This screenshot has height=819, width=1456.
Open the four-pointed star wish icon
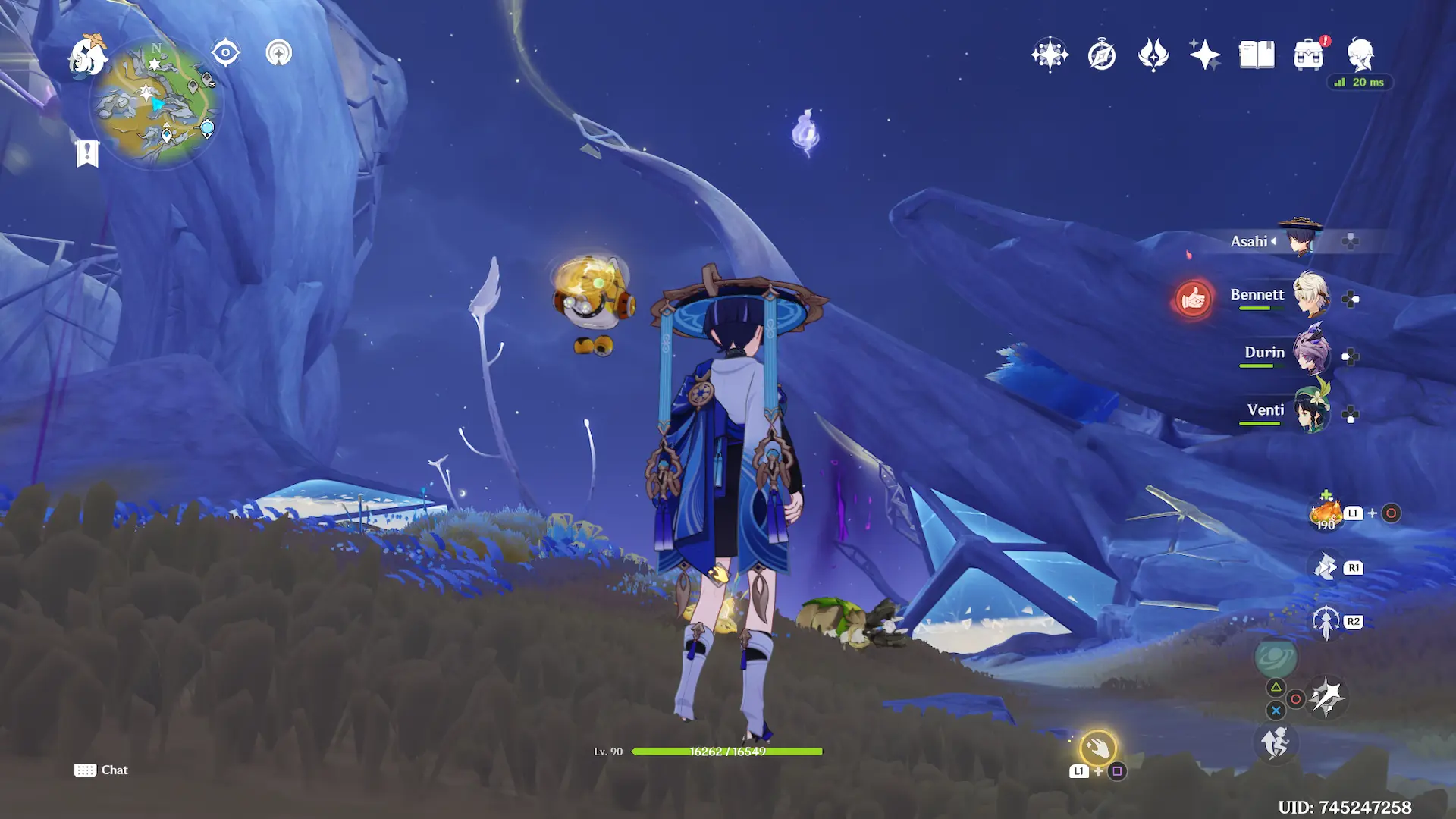(1050, 55)
